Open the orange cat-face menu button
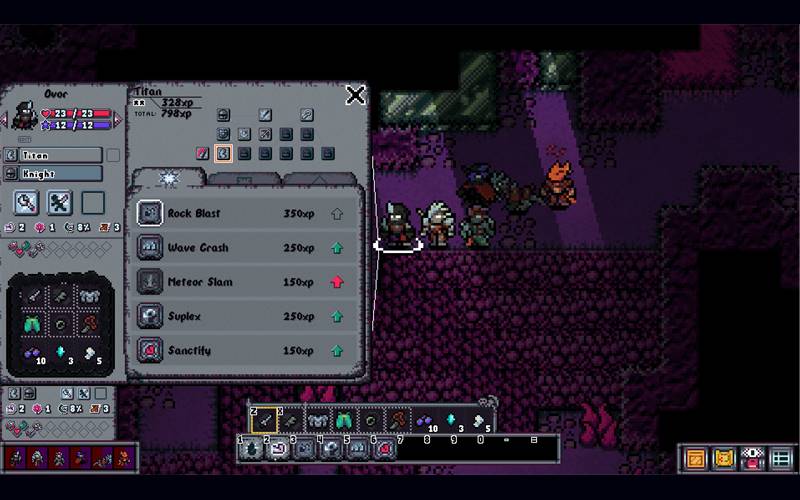 pyautogui.click(x=724, y=459)
